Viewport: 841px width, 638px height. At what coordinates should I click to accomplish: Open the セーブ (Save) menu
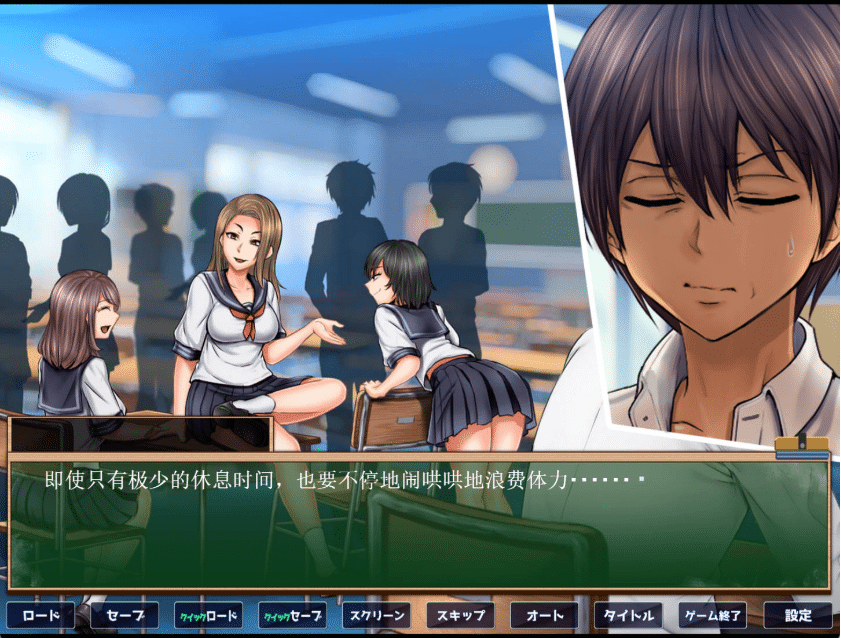point(124,615)
